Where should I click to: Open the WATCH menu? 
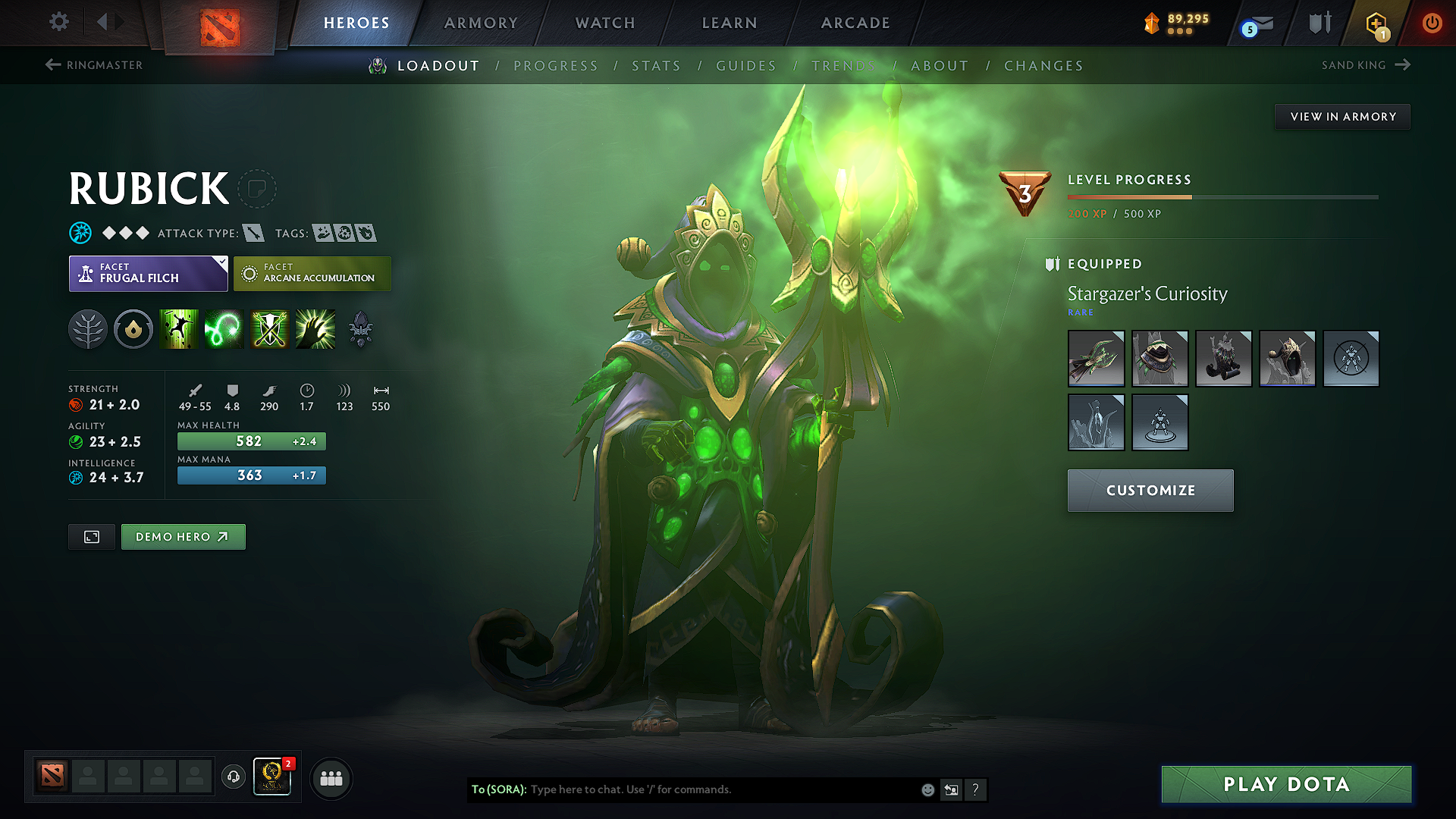[604, 23]
